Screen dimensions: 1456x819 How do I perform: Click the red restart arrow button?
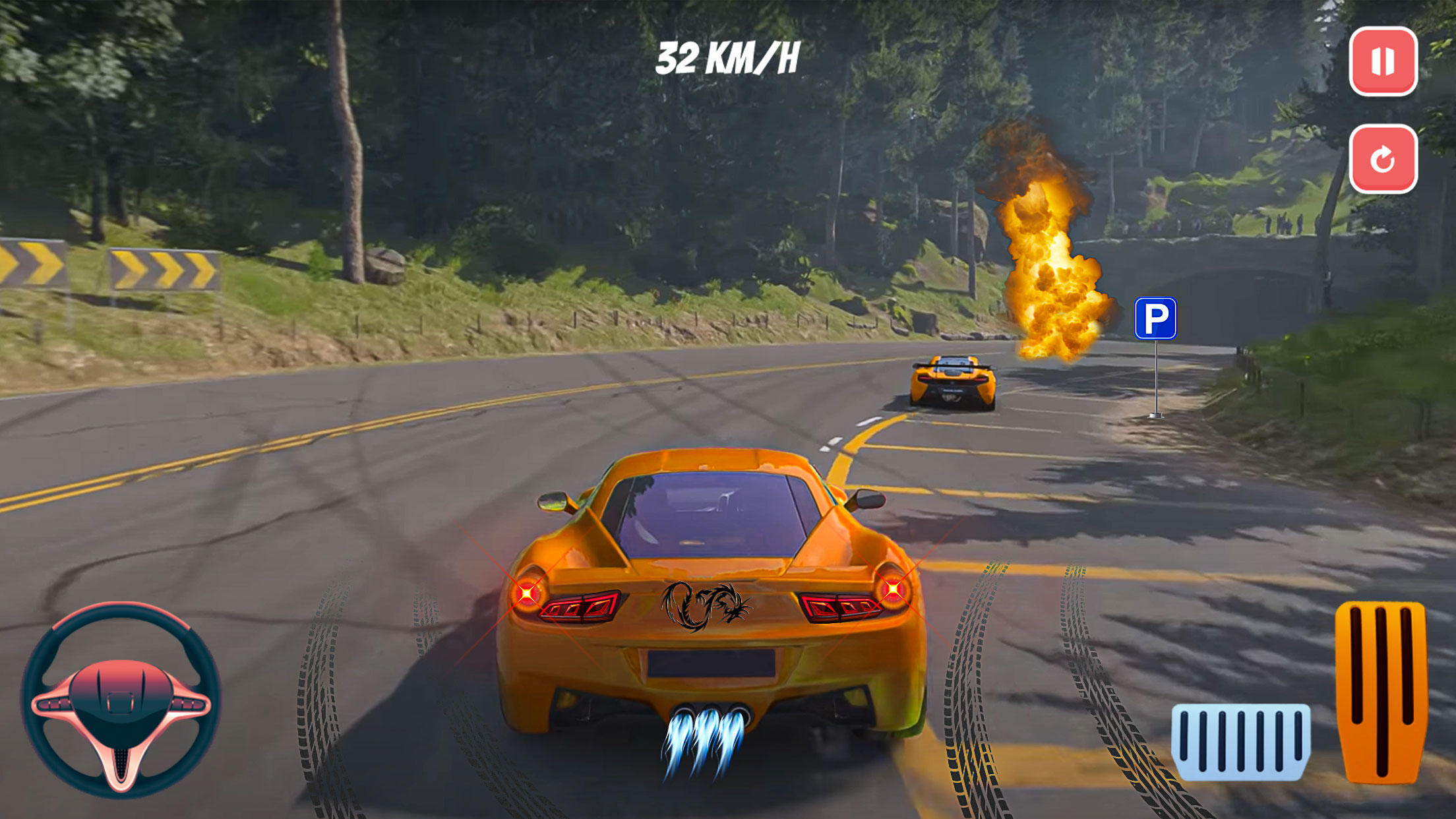tap(1383, 159)
